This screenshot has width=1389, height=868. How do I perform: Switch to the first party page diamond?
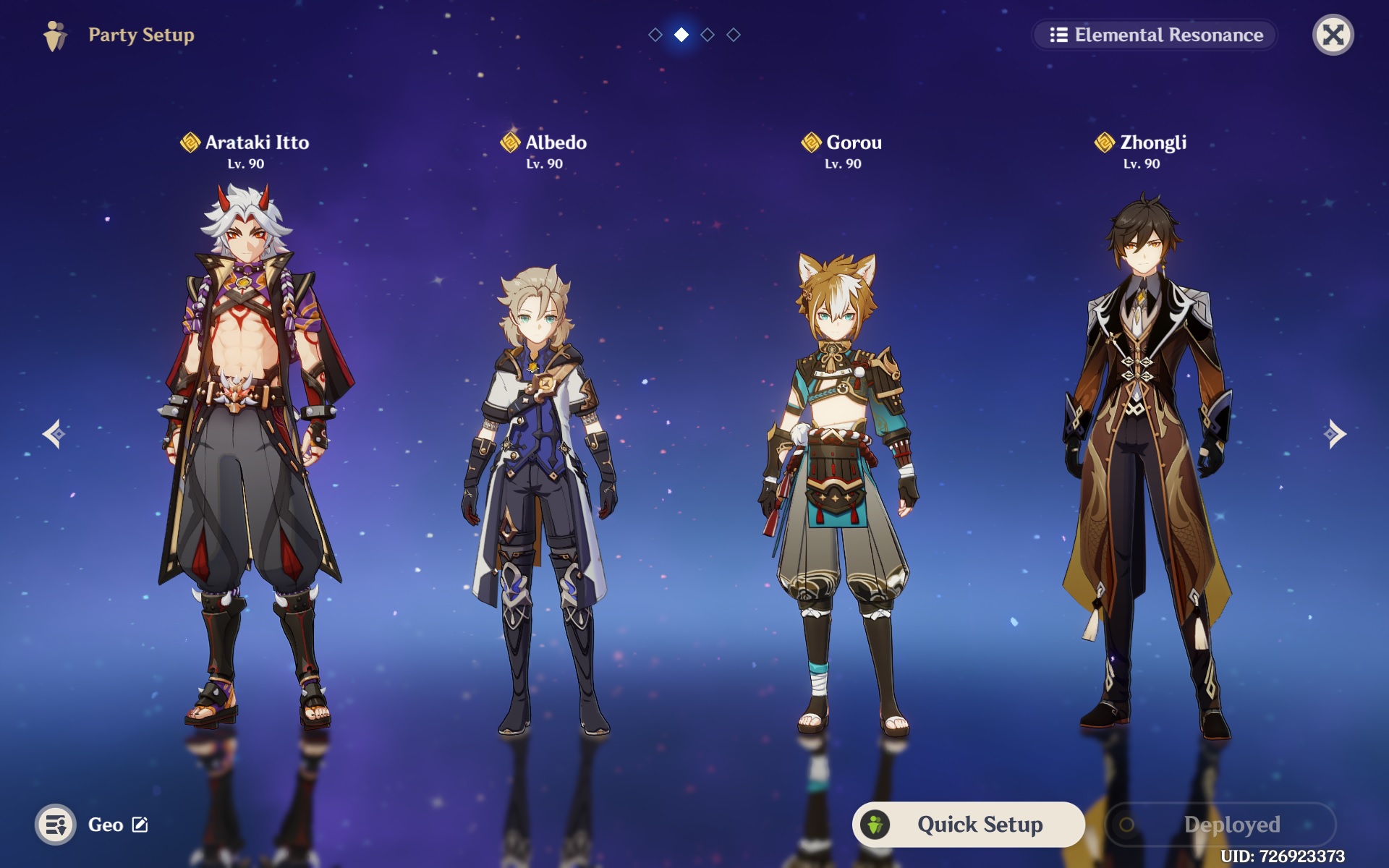pyautogui.click(x=655, y=35)
